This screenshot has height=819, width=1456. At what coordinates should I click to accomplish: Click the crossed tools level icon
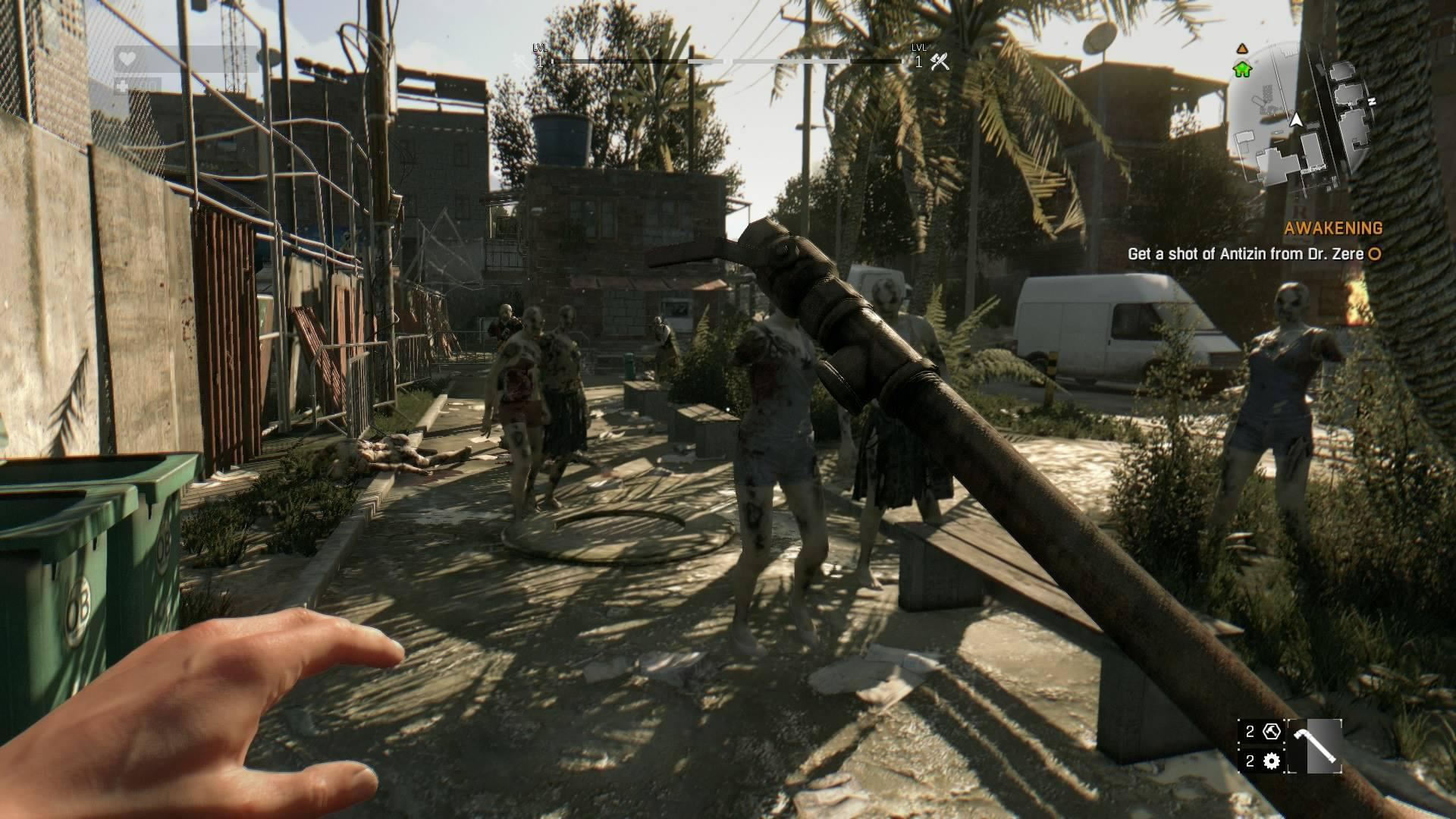point(940,61)
